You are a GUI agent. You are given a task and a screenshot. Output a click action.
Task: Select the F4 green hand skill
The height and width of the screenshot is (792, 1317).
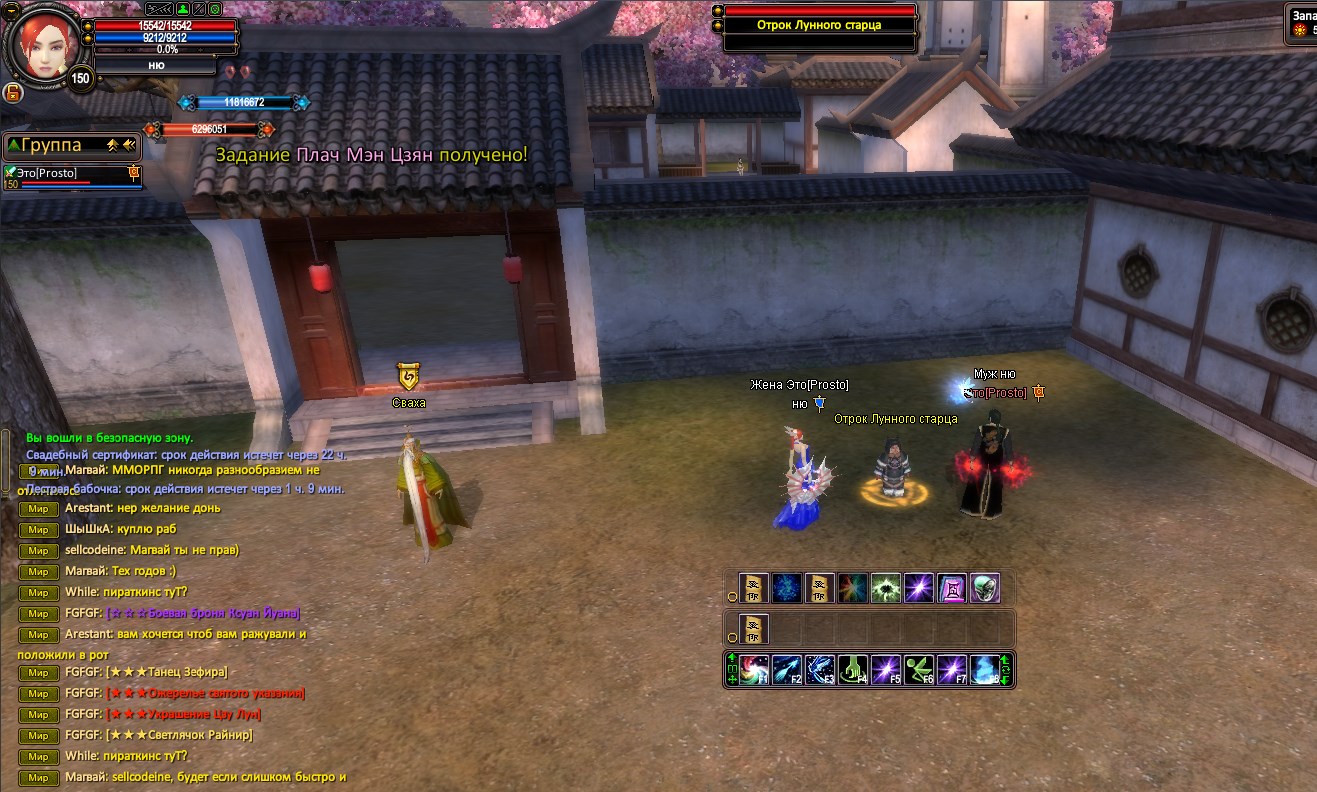(852, 668)
